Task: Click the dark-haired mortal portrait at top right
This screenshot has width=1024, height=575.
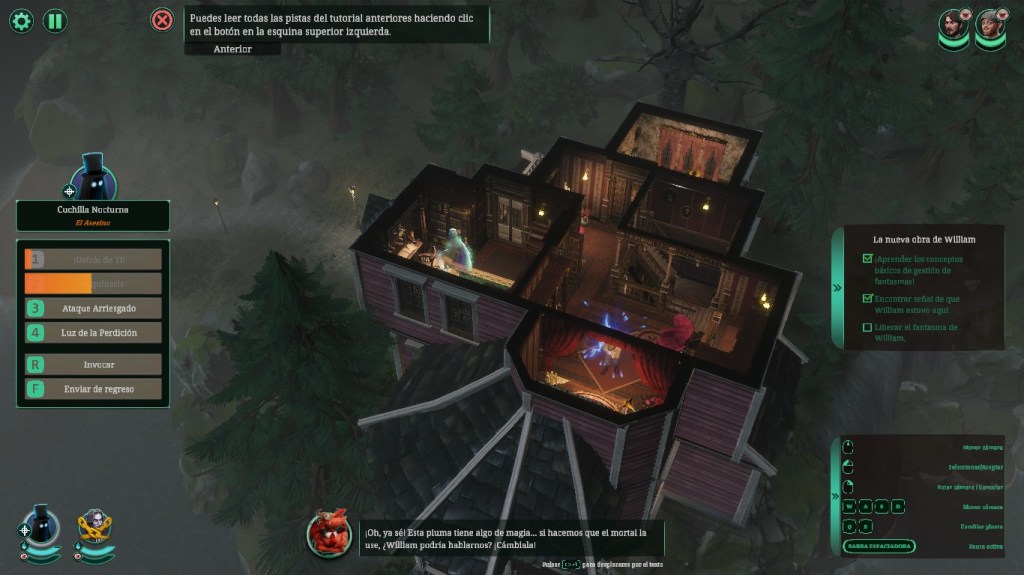Action: tap(954, 26)
